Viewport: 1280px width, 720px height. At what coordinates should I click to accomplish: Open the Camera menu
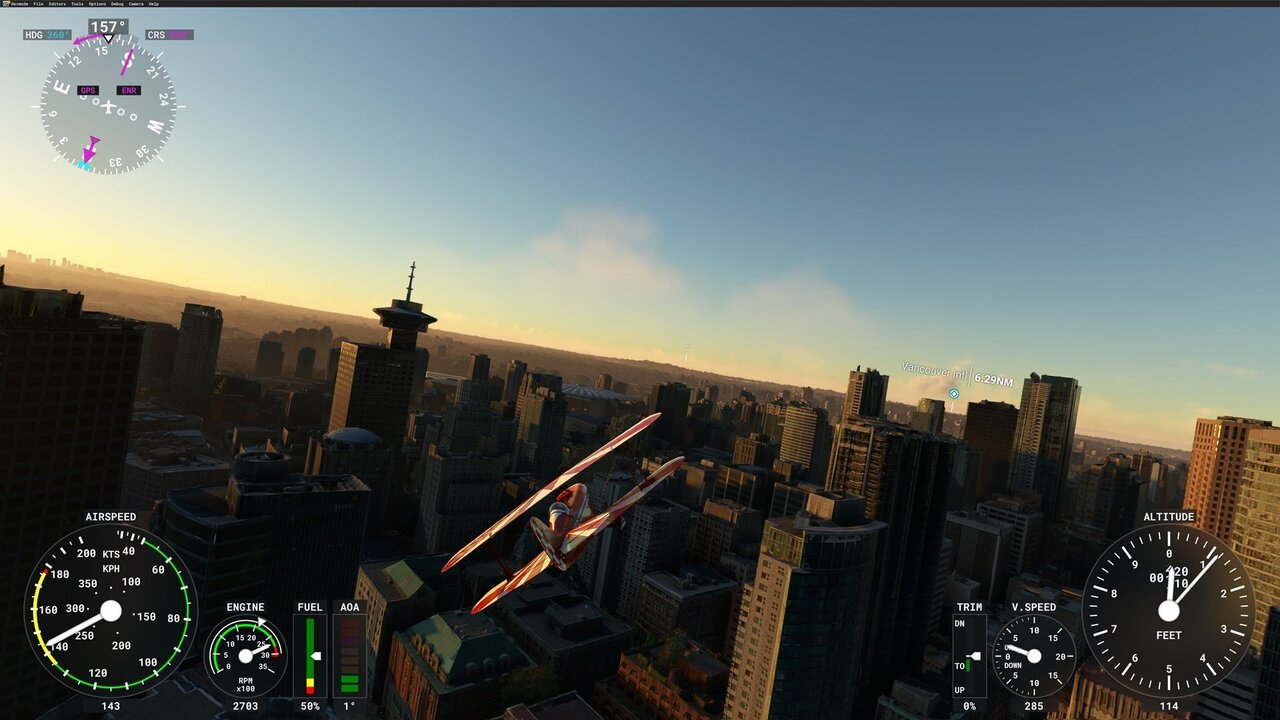pos(136,4)
